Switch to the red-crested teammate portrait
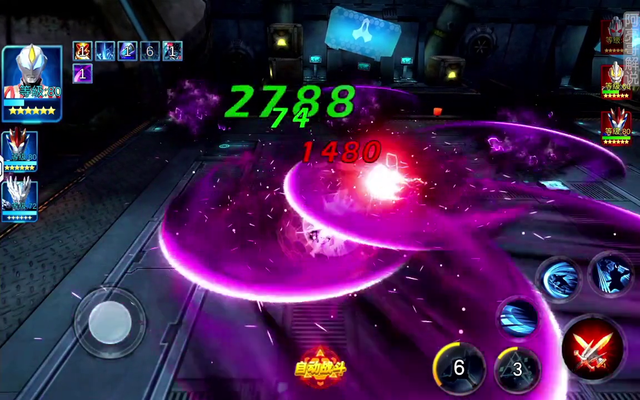Screen dimensions: 640x400 pos(19,150)
